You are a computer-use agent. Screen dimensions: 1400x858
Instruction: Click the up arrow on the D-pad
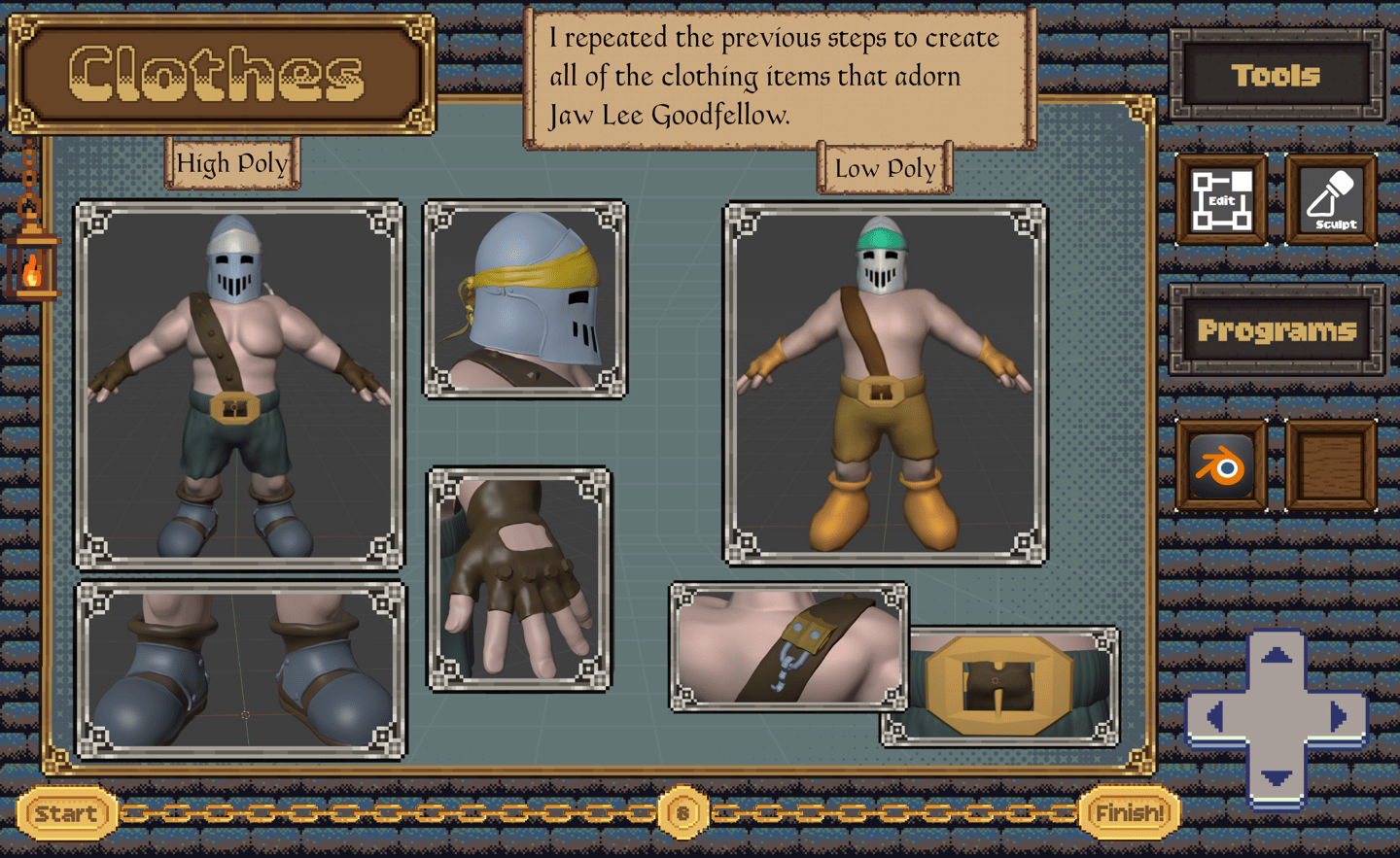tap(1277, 657)
